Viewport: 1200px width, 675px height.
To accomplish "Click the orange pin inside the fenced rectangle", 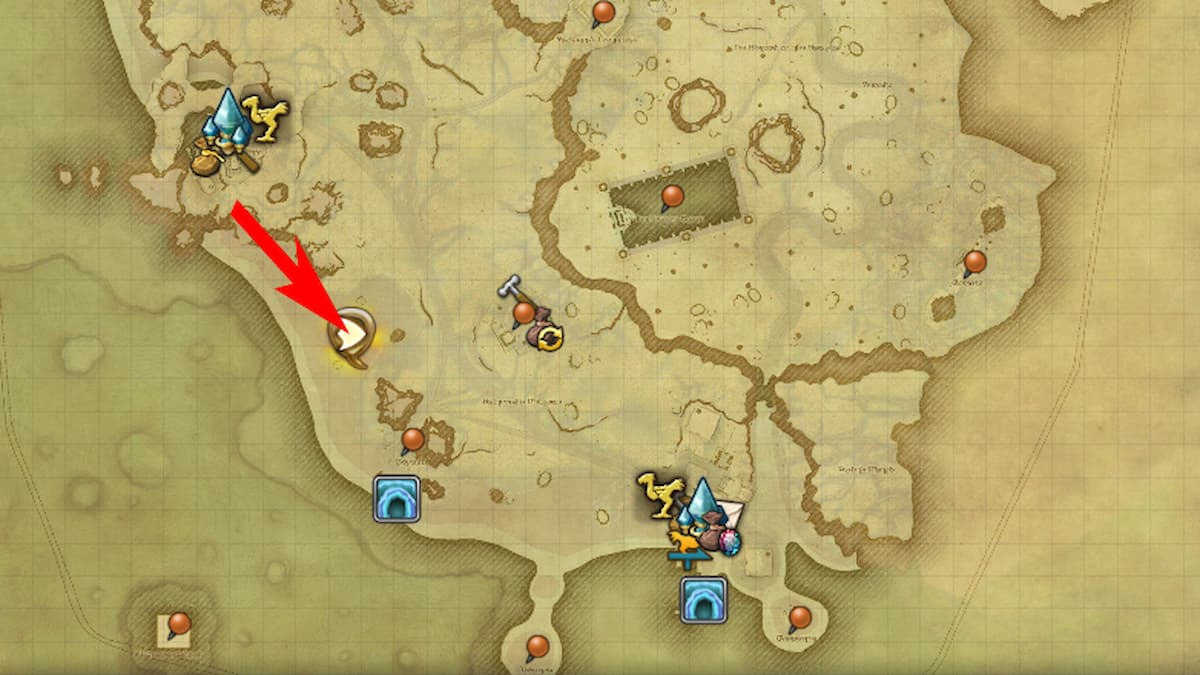I will 672,194.
